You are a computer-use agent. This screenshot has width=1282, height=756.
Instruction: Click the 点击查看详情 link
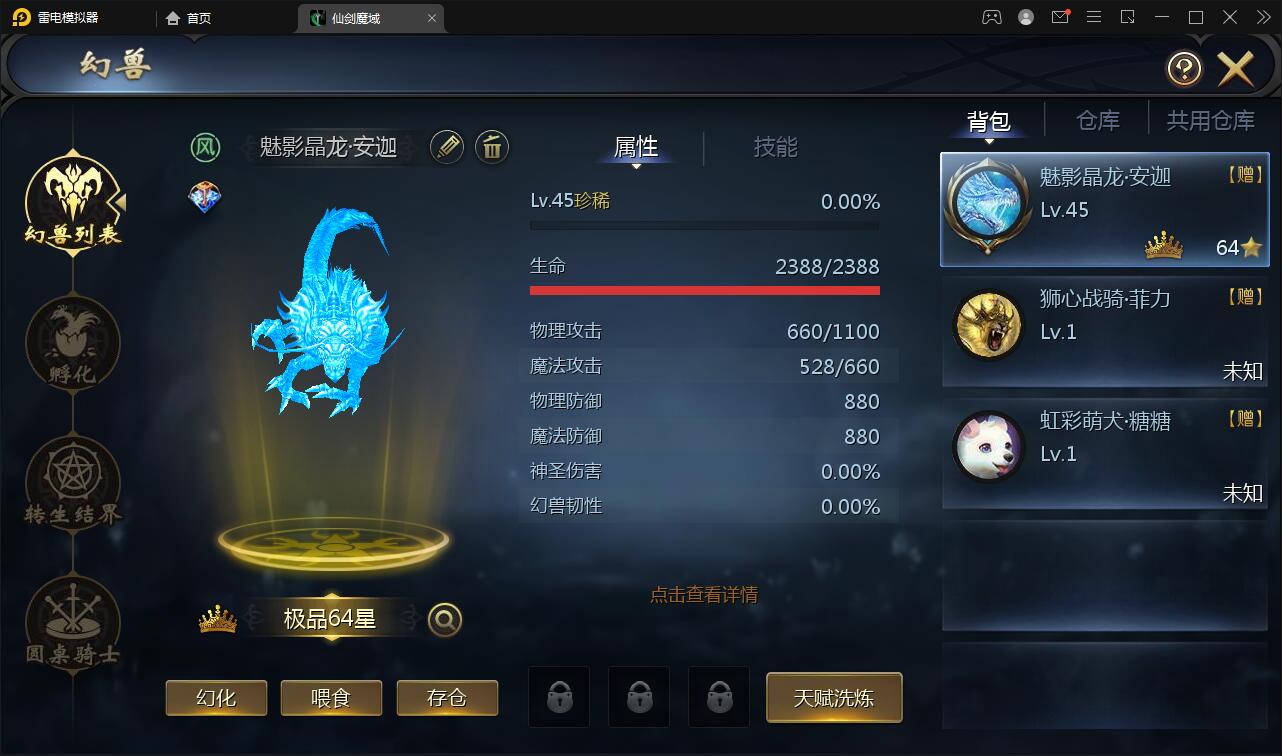pyautogui.click(x=703, y=594)
